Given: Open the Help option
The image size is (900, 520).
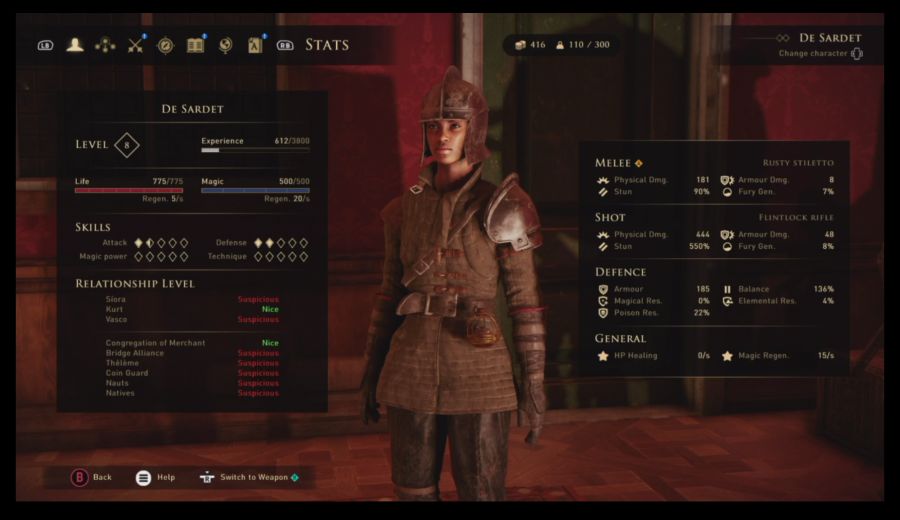Looking at the screenshot, I should [155, 477].
